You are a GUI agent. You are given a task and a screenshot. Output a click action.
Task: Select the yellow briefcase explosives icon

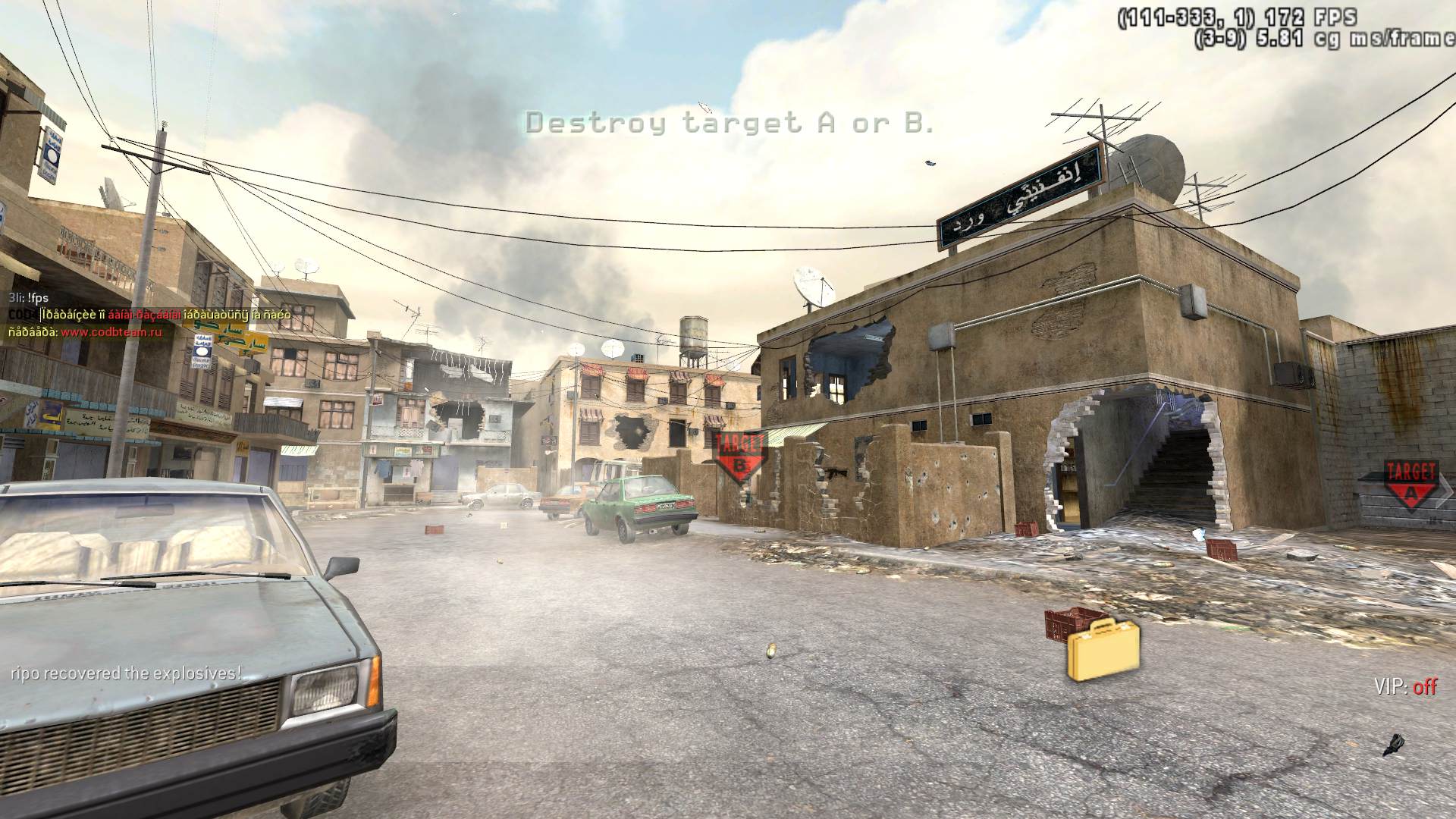click(1103, 649)
